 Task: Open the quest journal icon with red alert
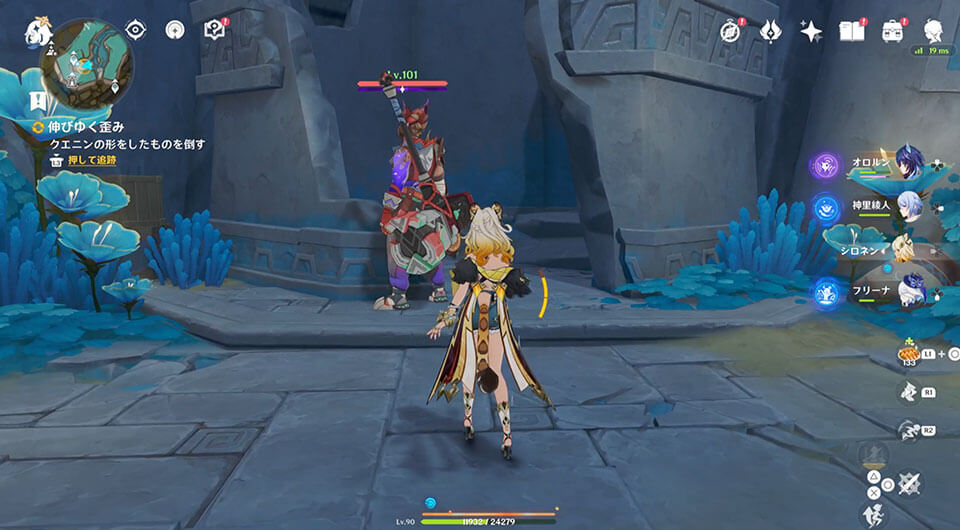pos(214,30)
